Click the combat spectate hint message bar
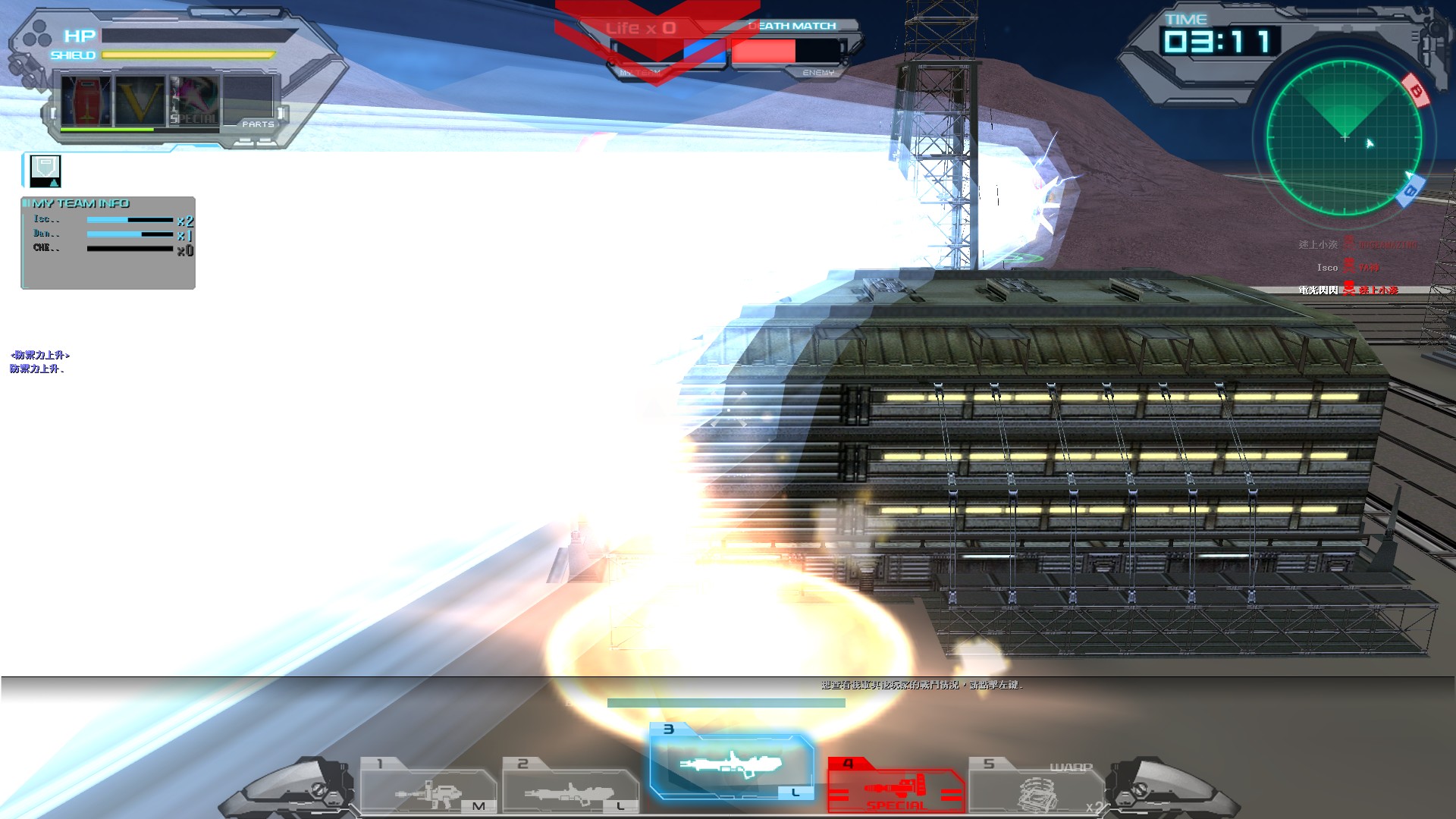 click(921, 685)
